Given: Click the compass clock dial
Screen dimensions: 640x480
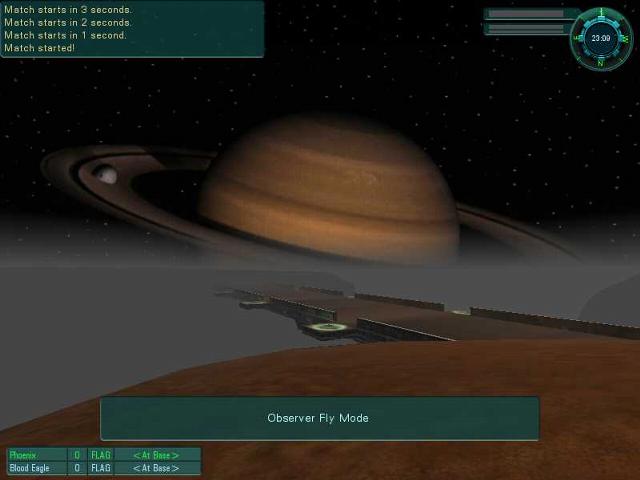Looking at the screenshot, I should pyautogui.click(x=600, y=38).
